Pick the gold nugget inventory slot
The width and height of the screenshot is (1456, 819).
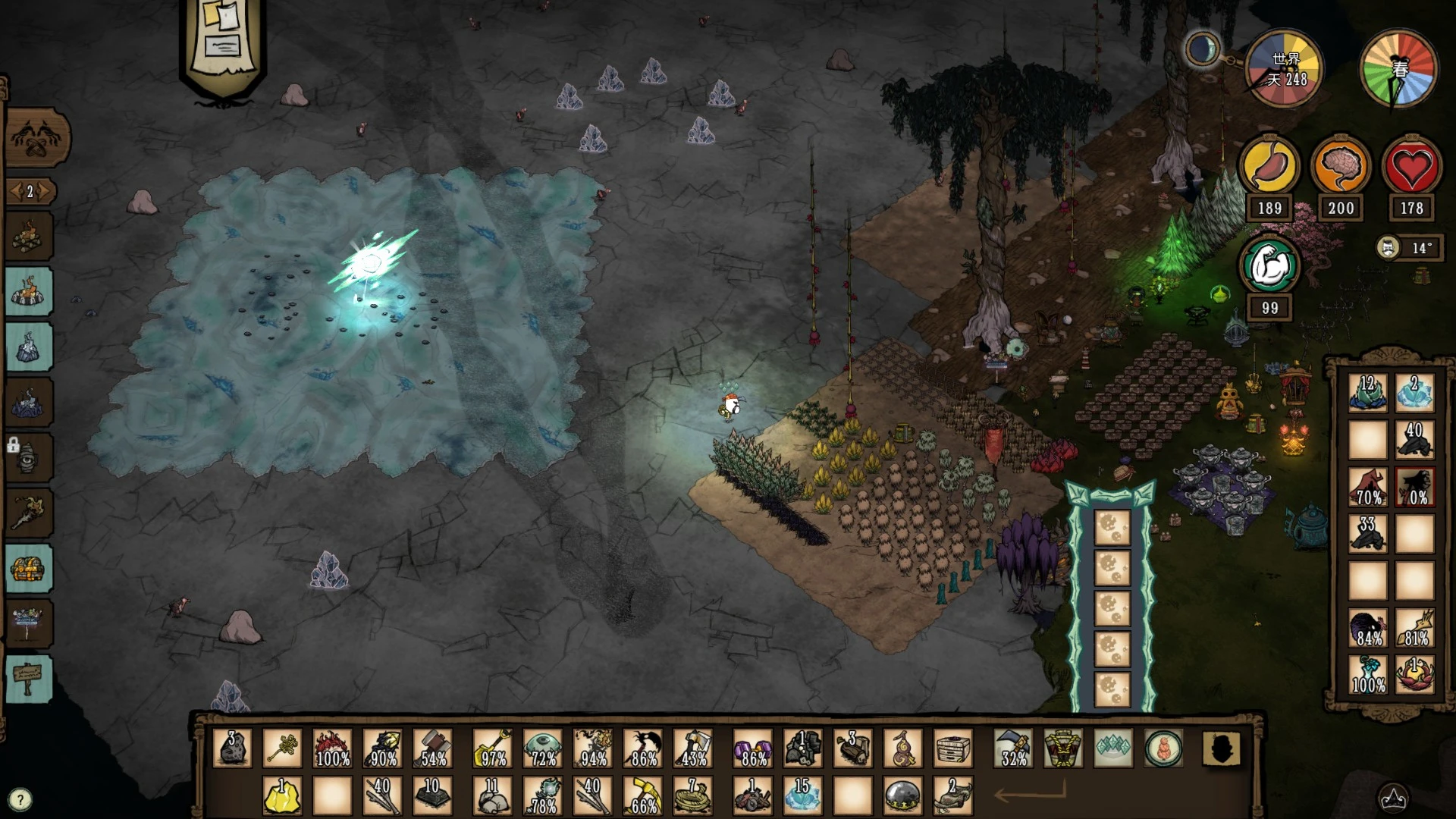point(282,795)
